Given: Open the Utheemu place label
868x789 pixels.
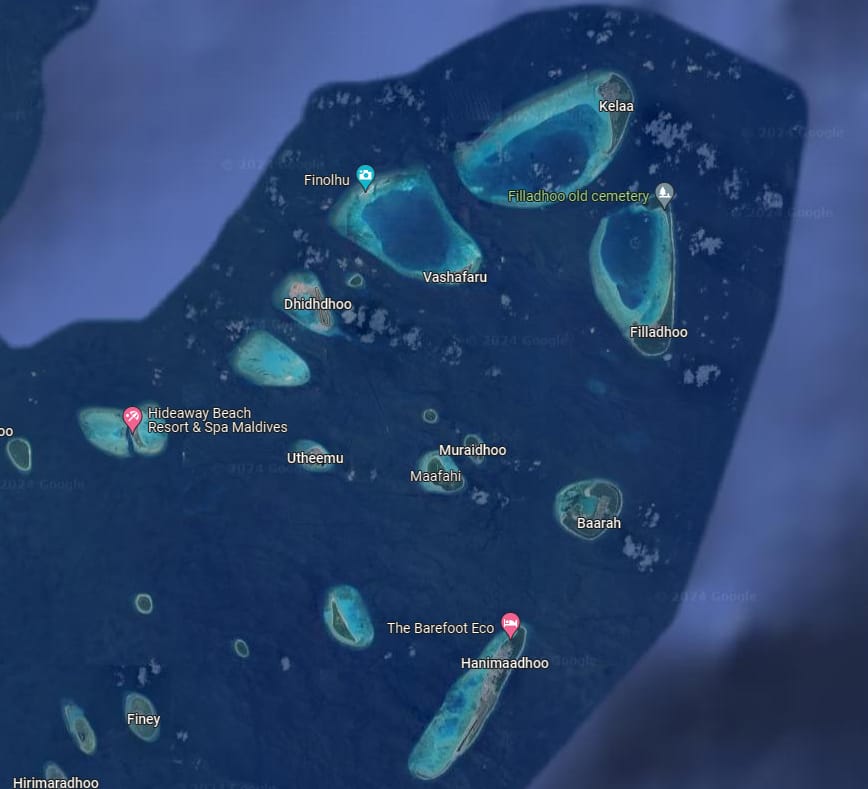Looking at the screenshot, I should pyautogui.click(x=315, y=458).
